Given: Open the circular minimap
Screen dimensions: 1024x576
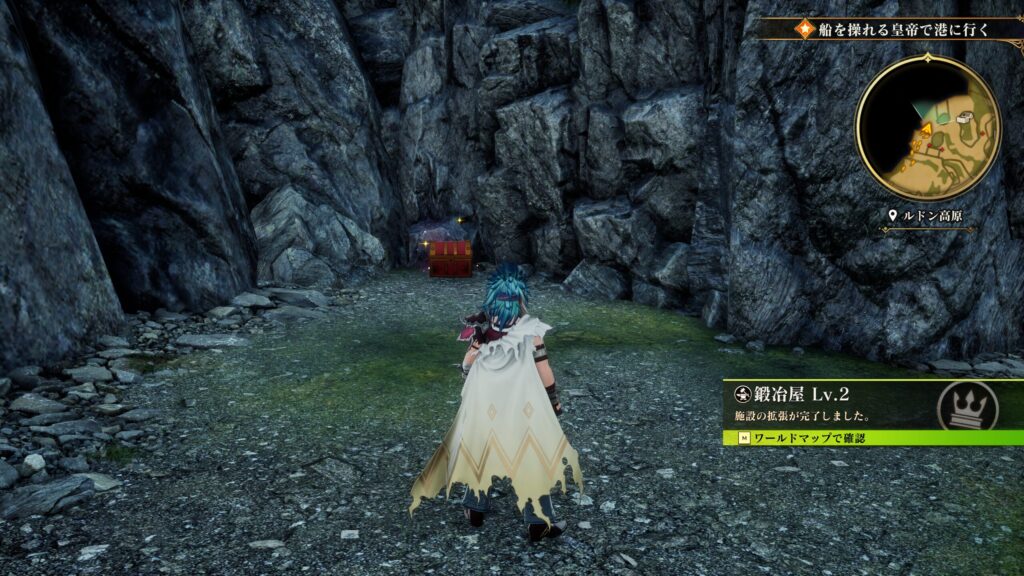Looking at the screenshot, I should tap(927, 126).
